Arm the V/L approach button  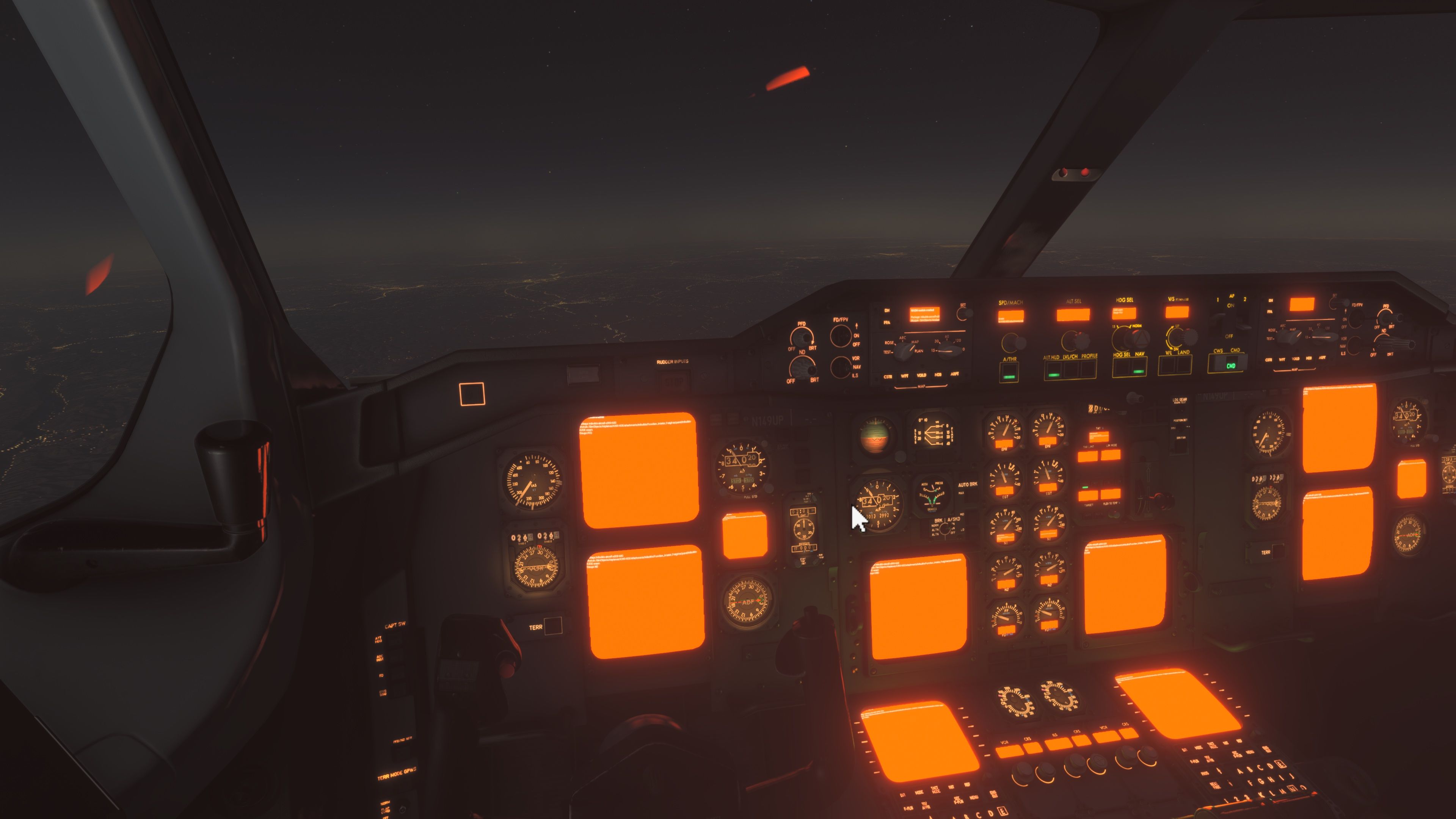(1168, 366)
